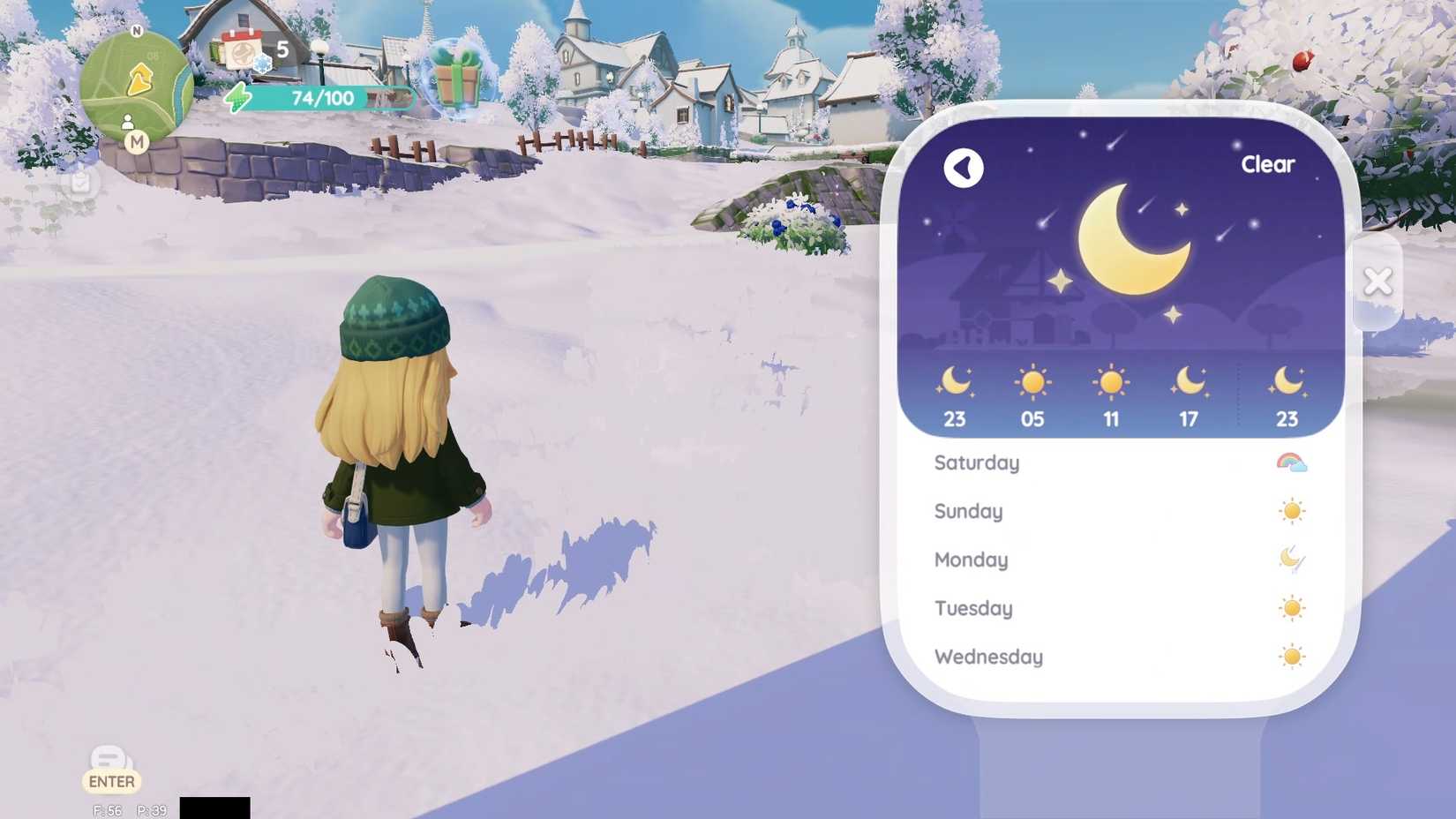Click the M badge below the minimap
Viewport: 1456px width, 819px height.
tap(137, 143)
